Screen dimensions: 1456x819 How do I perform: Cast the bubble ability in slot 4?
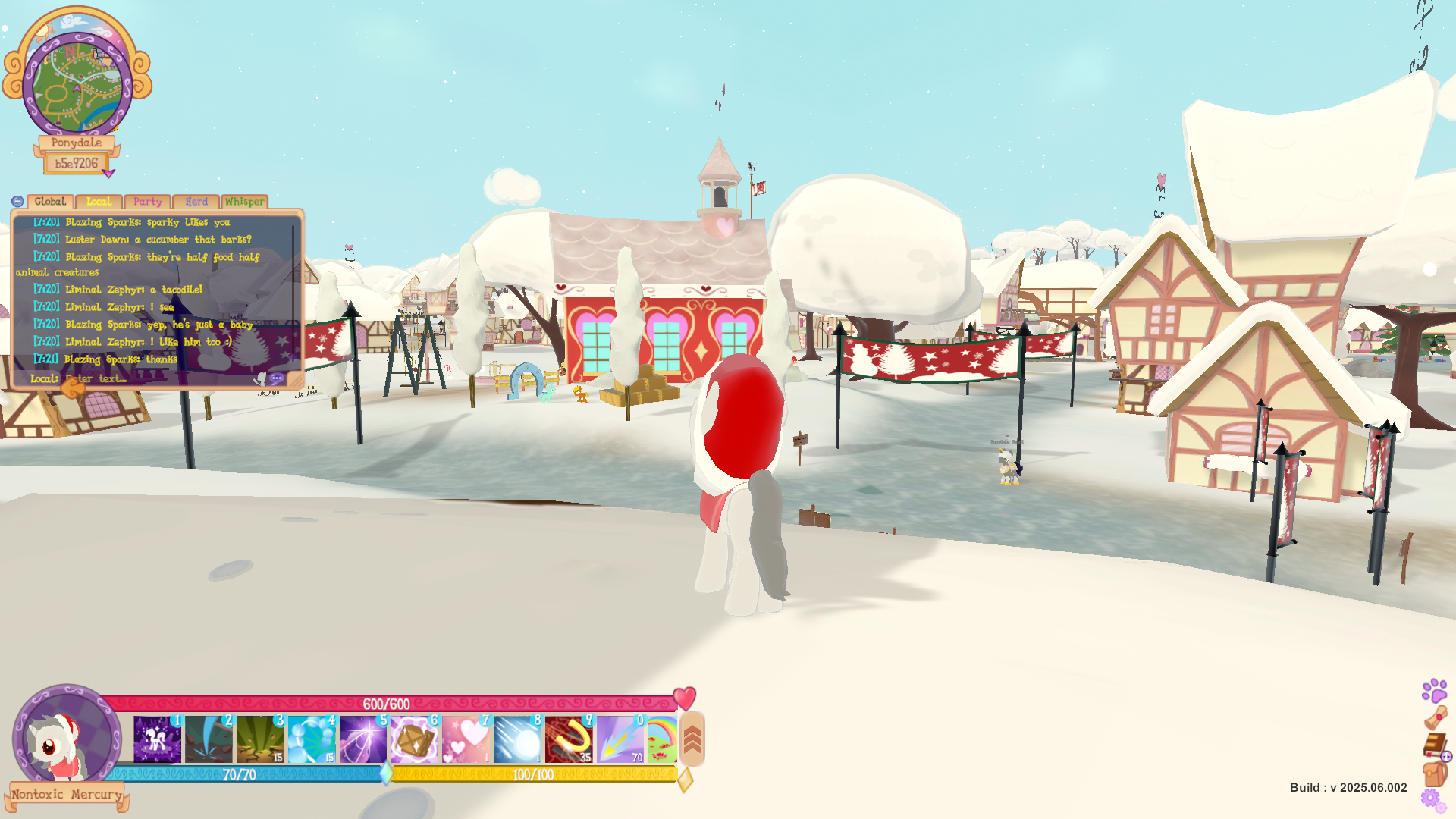[312, 739]
